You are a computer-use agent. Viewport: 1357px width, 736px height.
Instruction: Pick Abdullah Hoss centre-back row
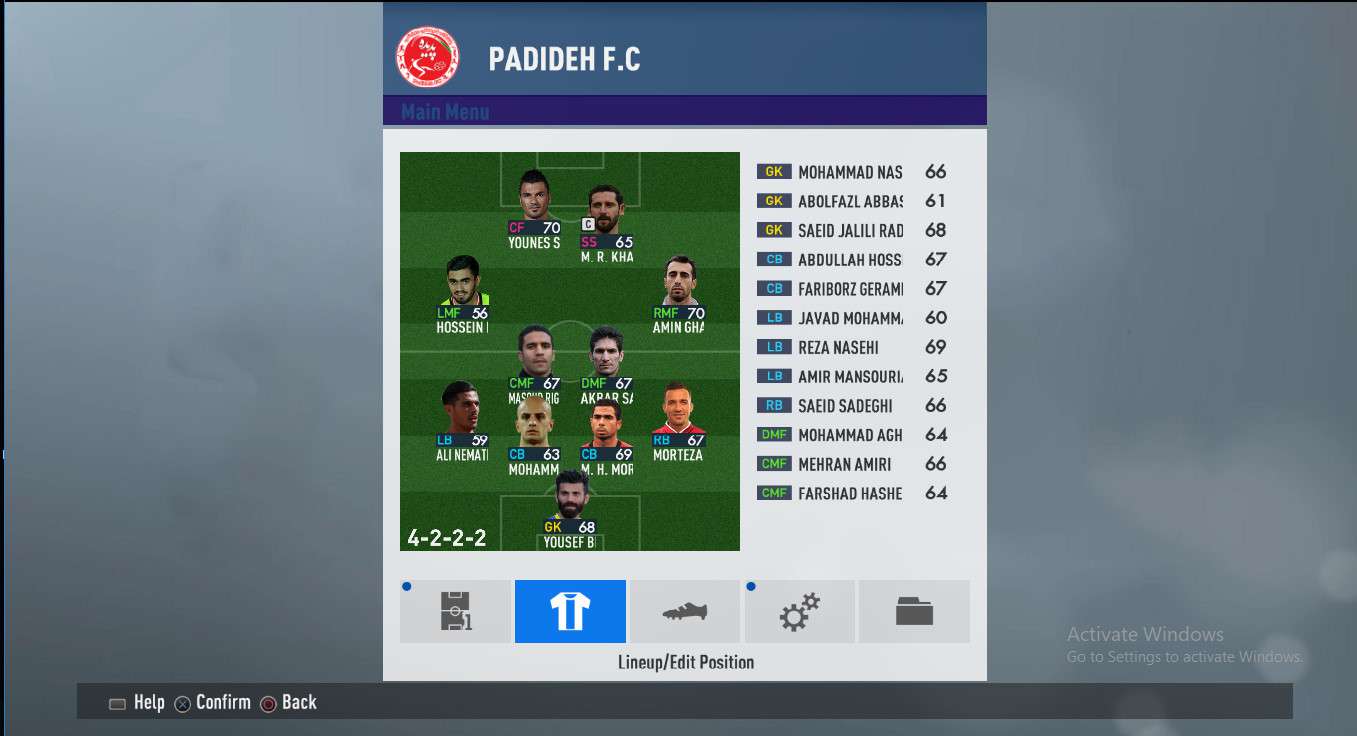click(850, 259)
